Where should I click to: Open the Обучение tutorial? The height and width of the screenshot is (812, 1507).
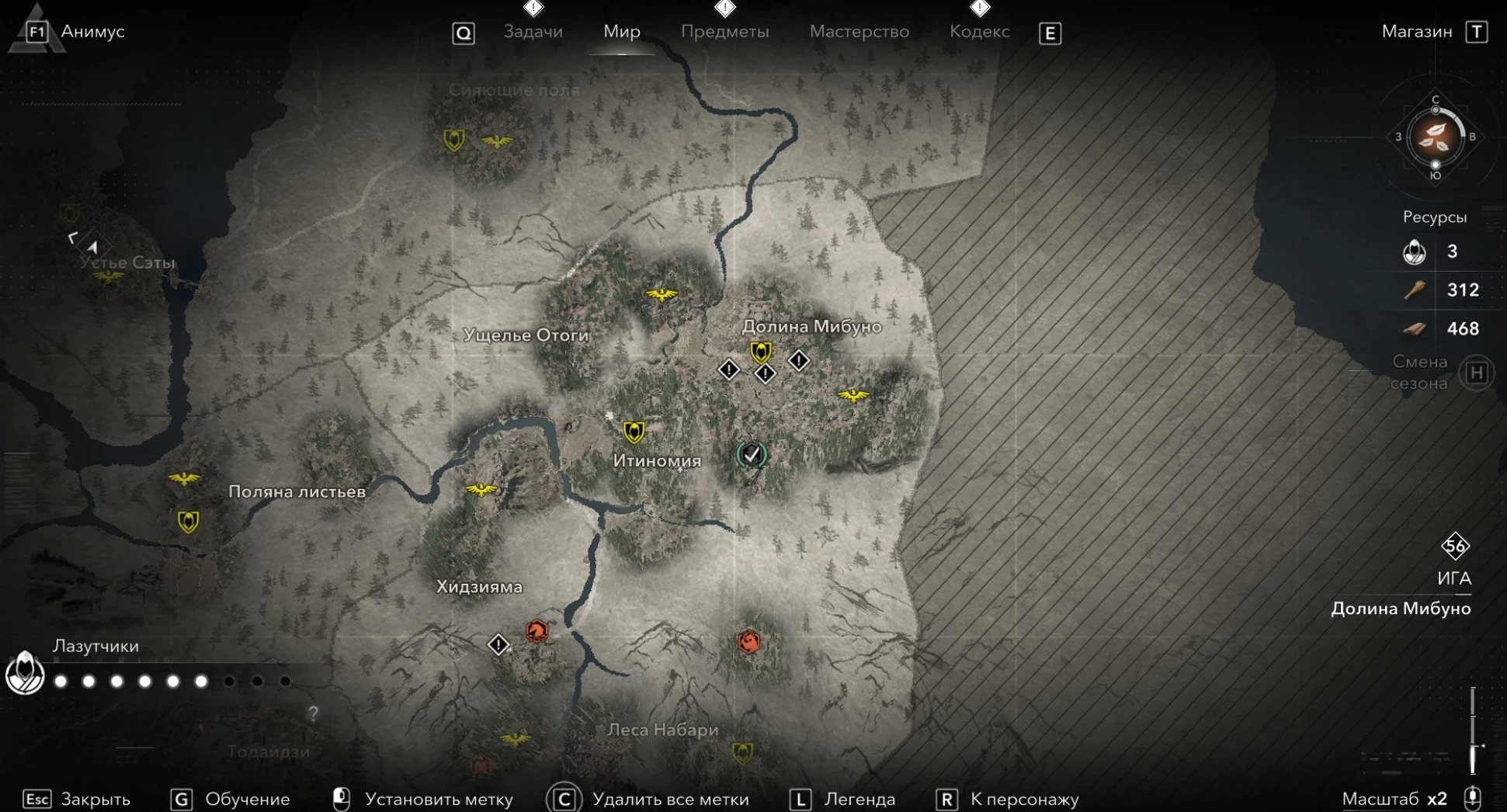247,799
